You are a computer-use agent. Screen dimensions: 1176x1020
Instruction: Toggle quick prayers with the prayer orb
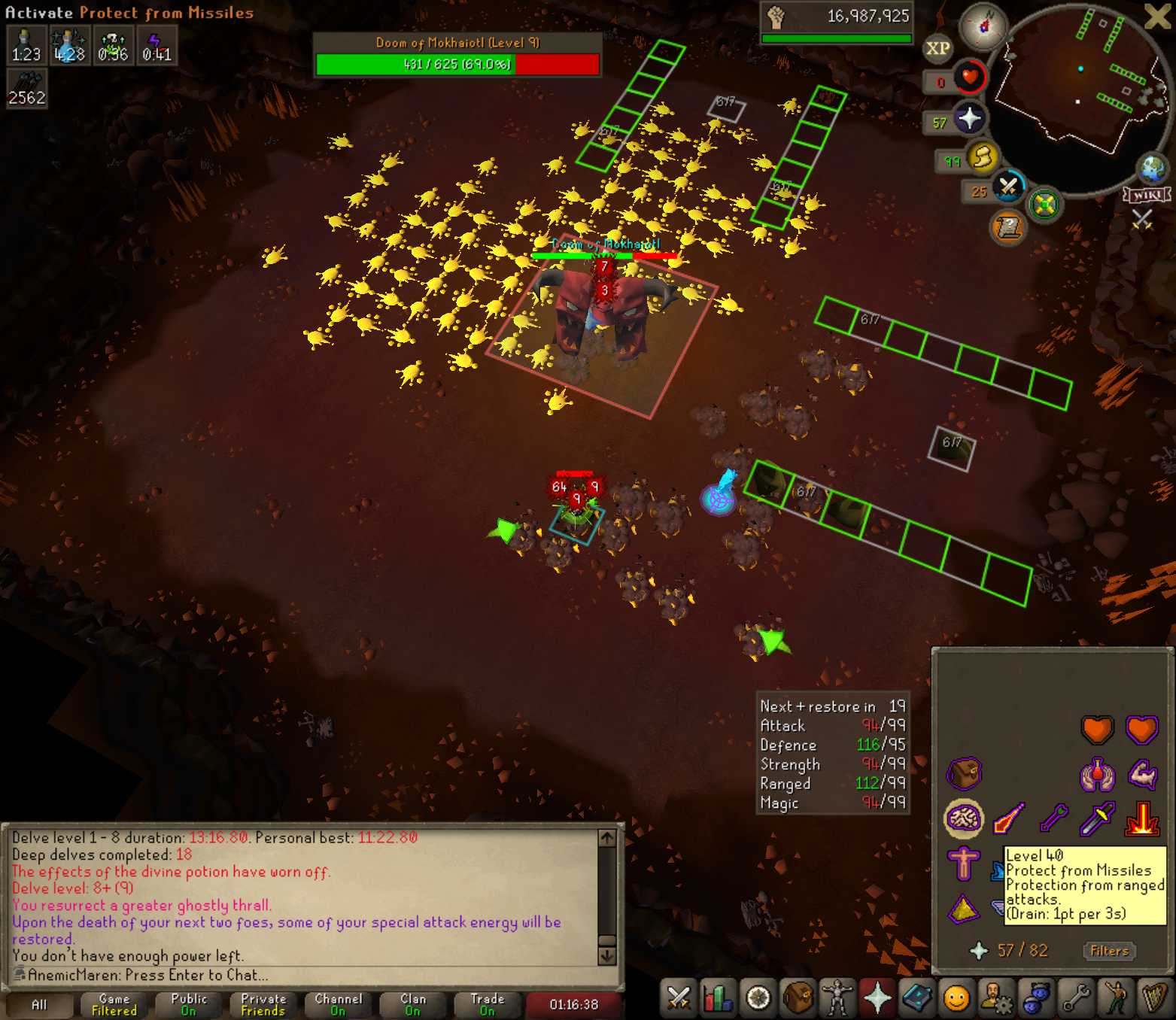(x=969, y=118)
